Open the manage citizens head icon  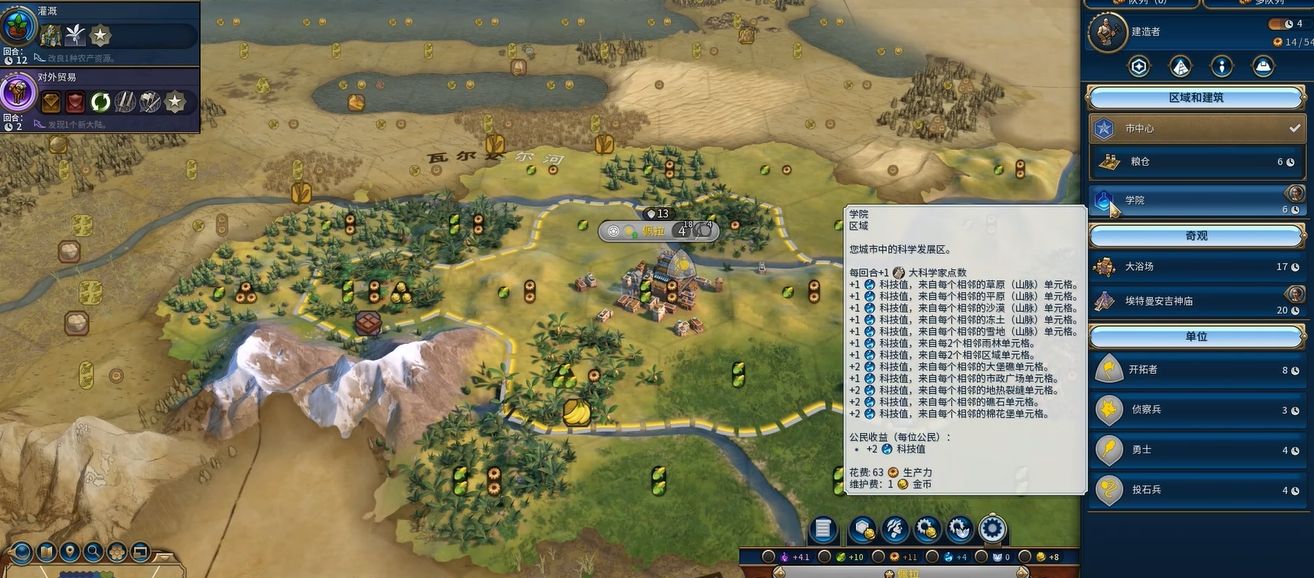895,529
